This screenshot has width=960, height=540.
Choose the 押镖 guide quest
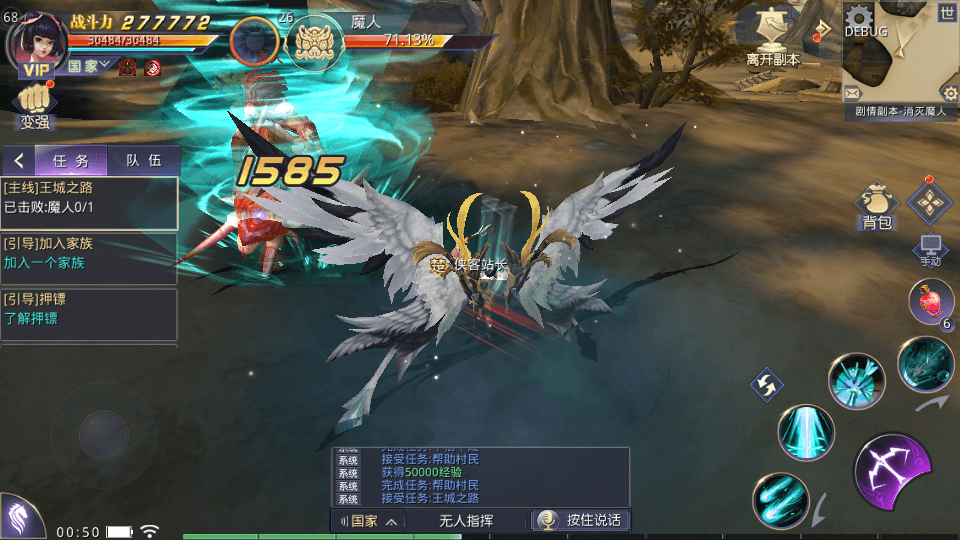[89, 309]
